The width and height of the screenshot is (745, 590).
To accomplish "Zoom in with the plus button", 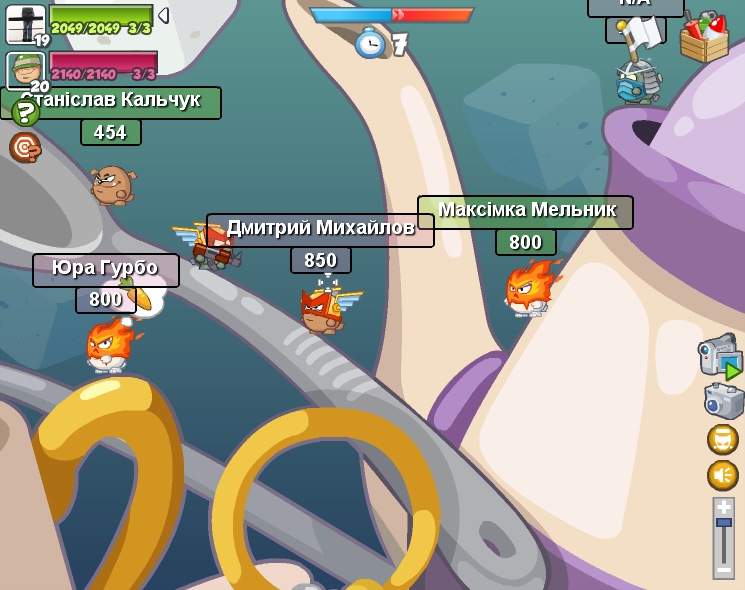I will click(724, 507).
